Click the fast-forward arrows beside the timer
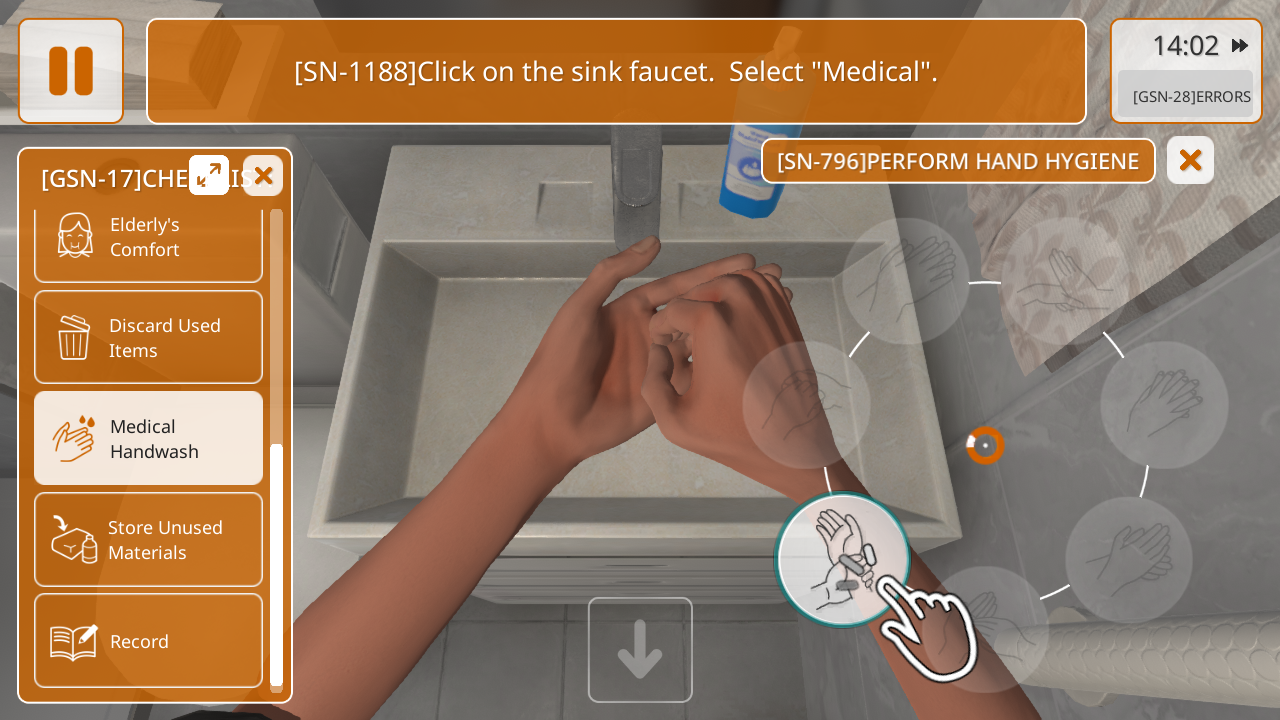This screenshot has height=720, width=1280. pyautogui.click(x=1240, y=46)
